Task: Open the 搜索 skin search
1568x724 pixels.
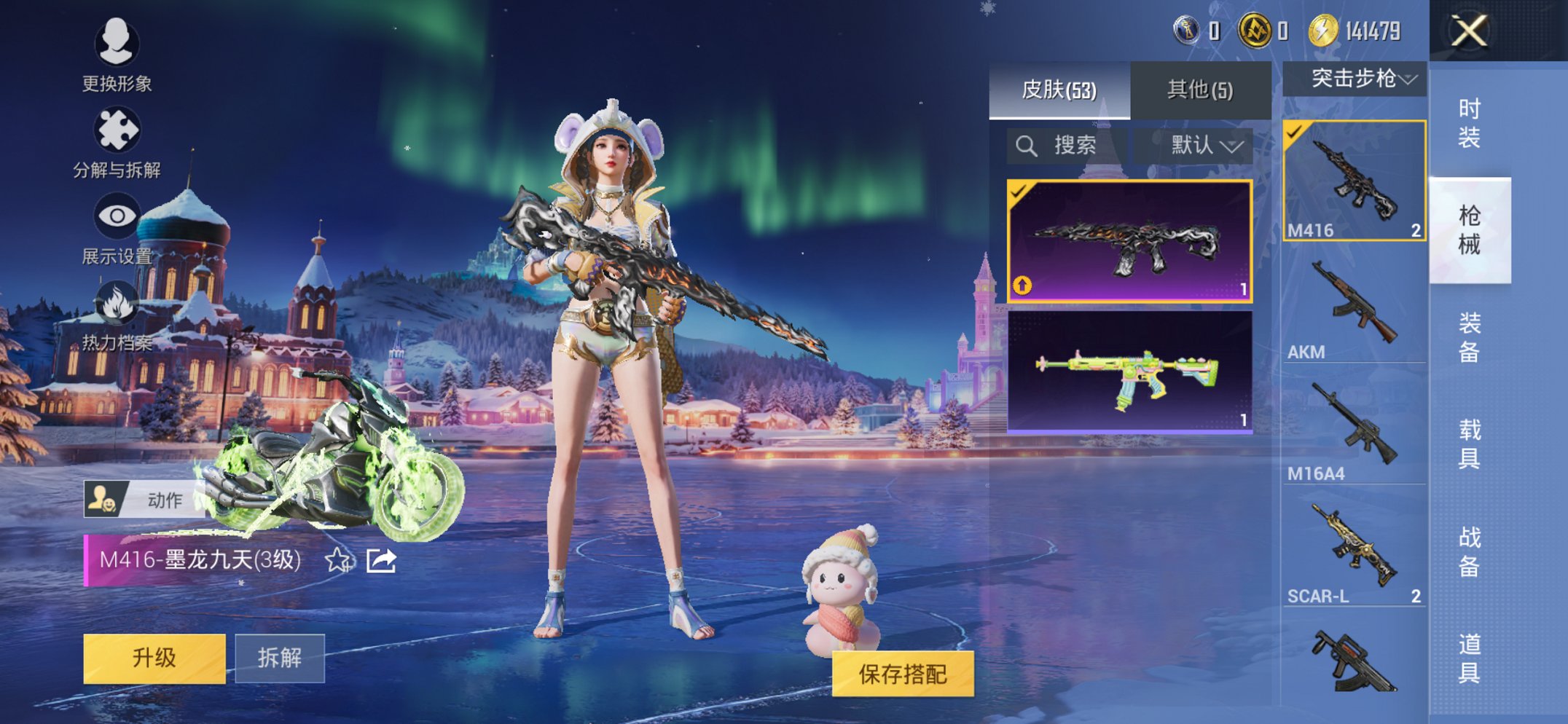Action: click(x=1064, y=144)
